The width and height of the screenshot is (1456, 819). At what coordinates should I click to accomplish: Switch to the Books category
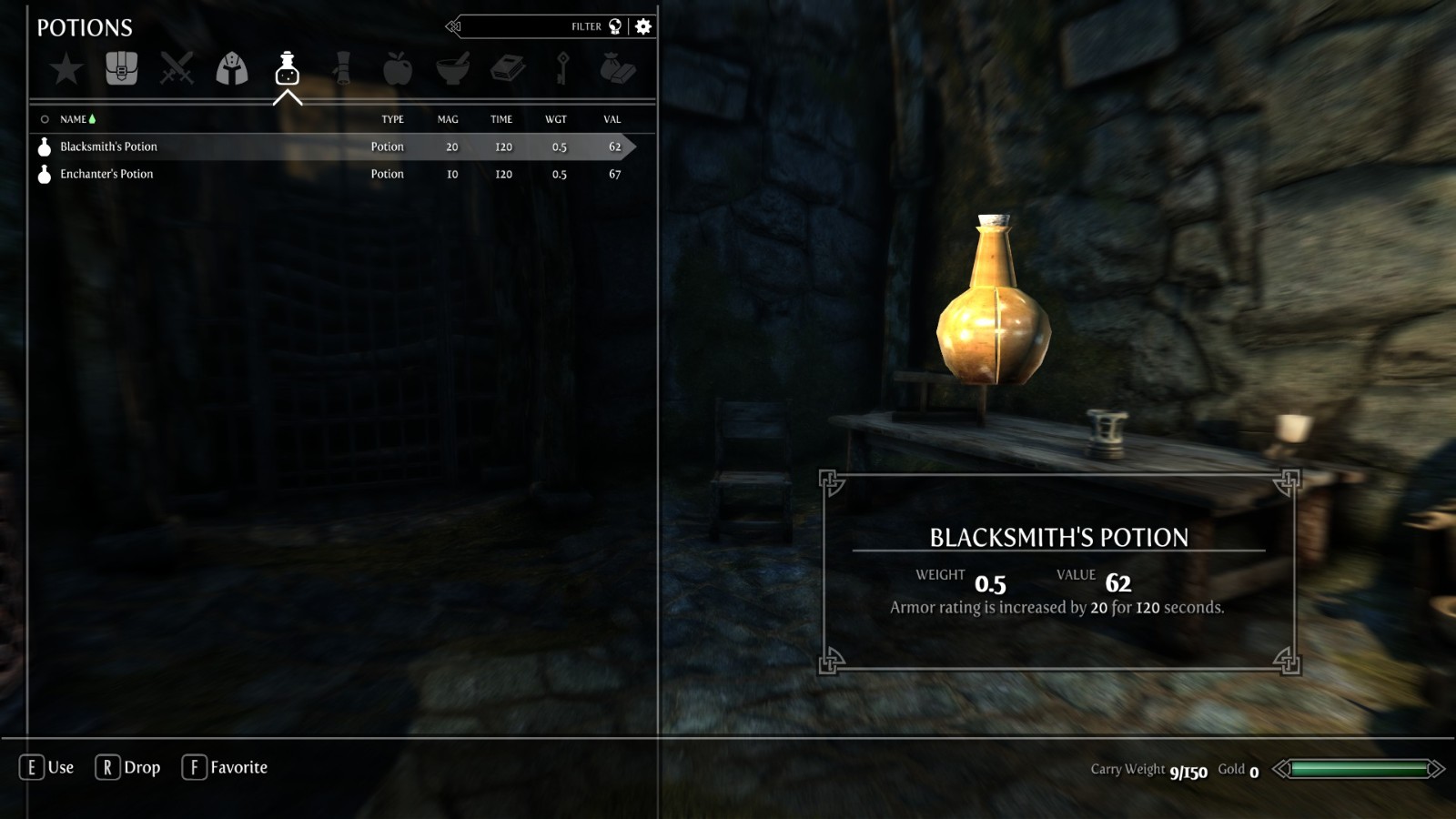[x=508, y=68]
